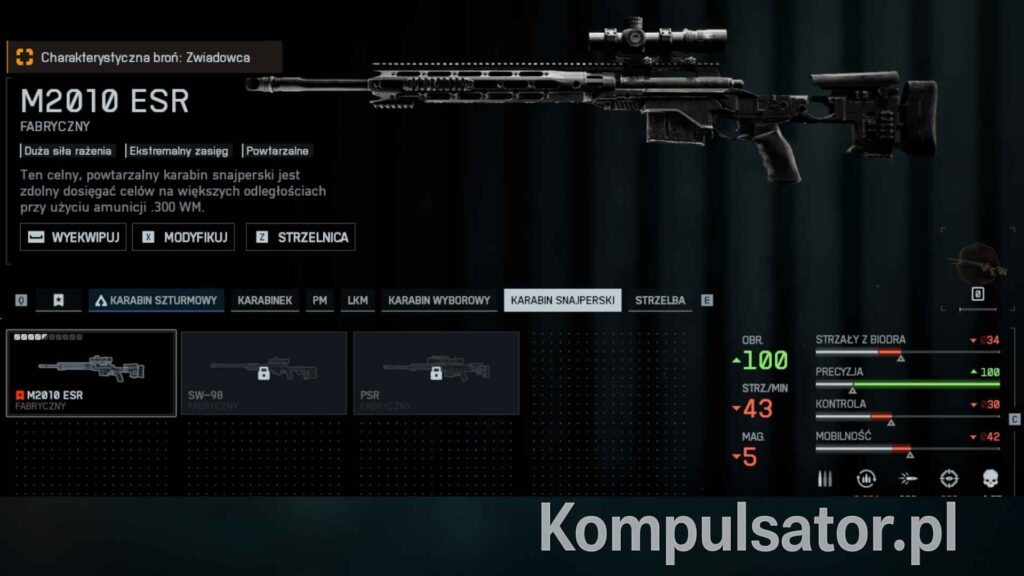Select the KARABIN SNAJPERSKI tab
Image resolution: width=1024 pixels, height=576 pixels.
(x=562, y=300)
